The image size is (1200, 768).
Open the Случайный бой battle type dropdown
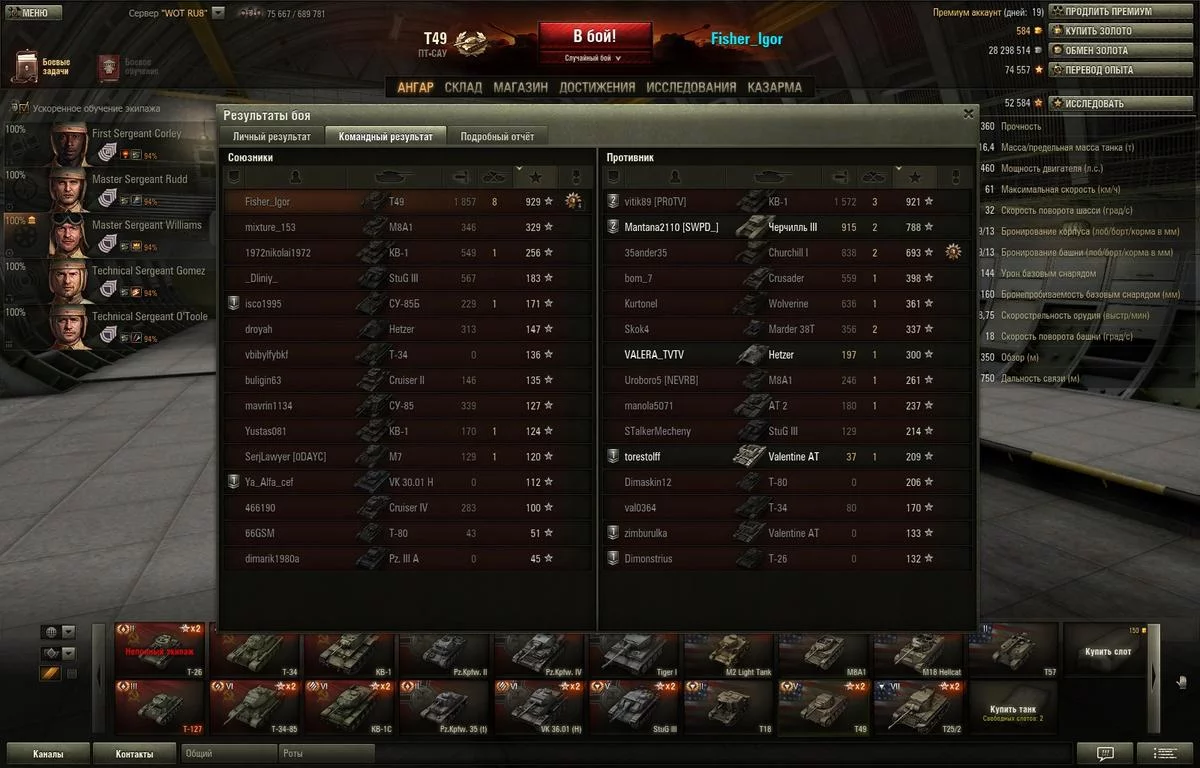[x=594, y=58]
